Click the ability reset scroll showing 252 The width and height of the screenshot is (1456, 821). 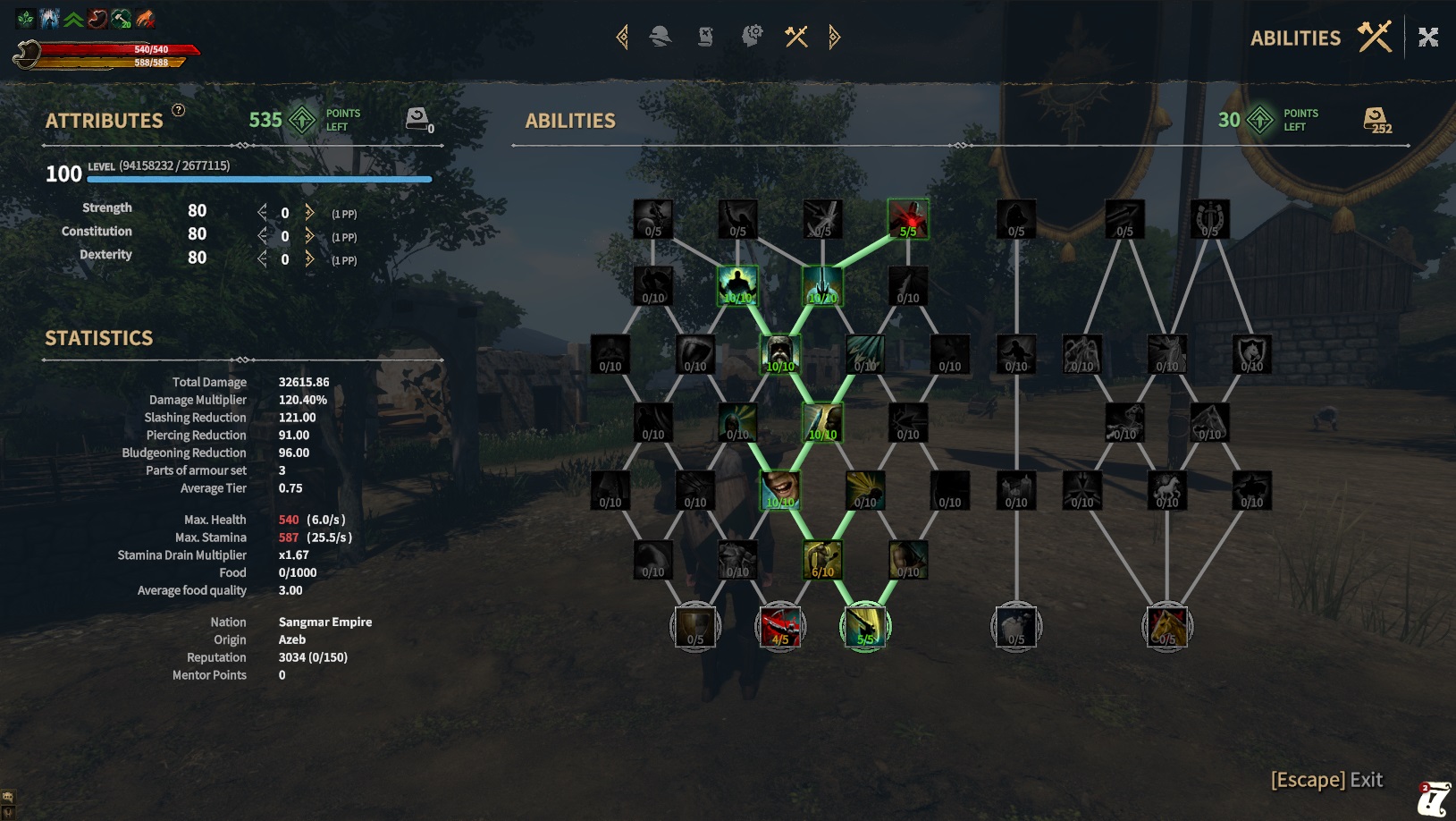[1376, 120]
